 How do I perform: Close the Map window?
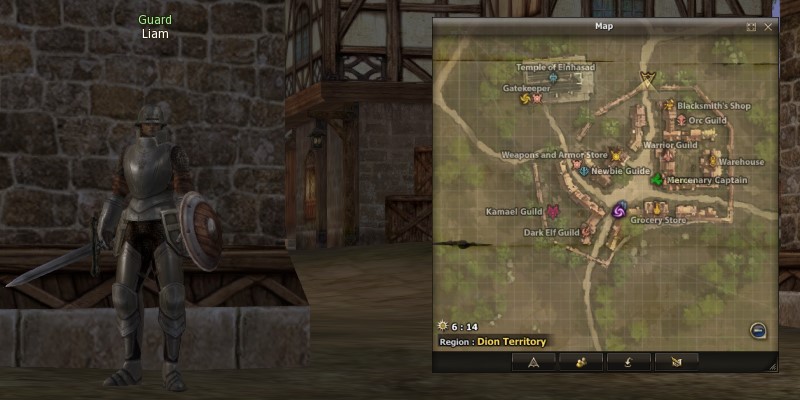pyautogui.click(x=768, y=27)
